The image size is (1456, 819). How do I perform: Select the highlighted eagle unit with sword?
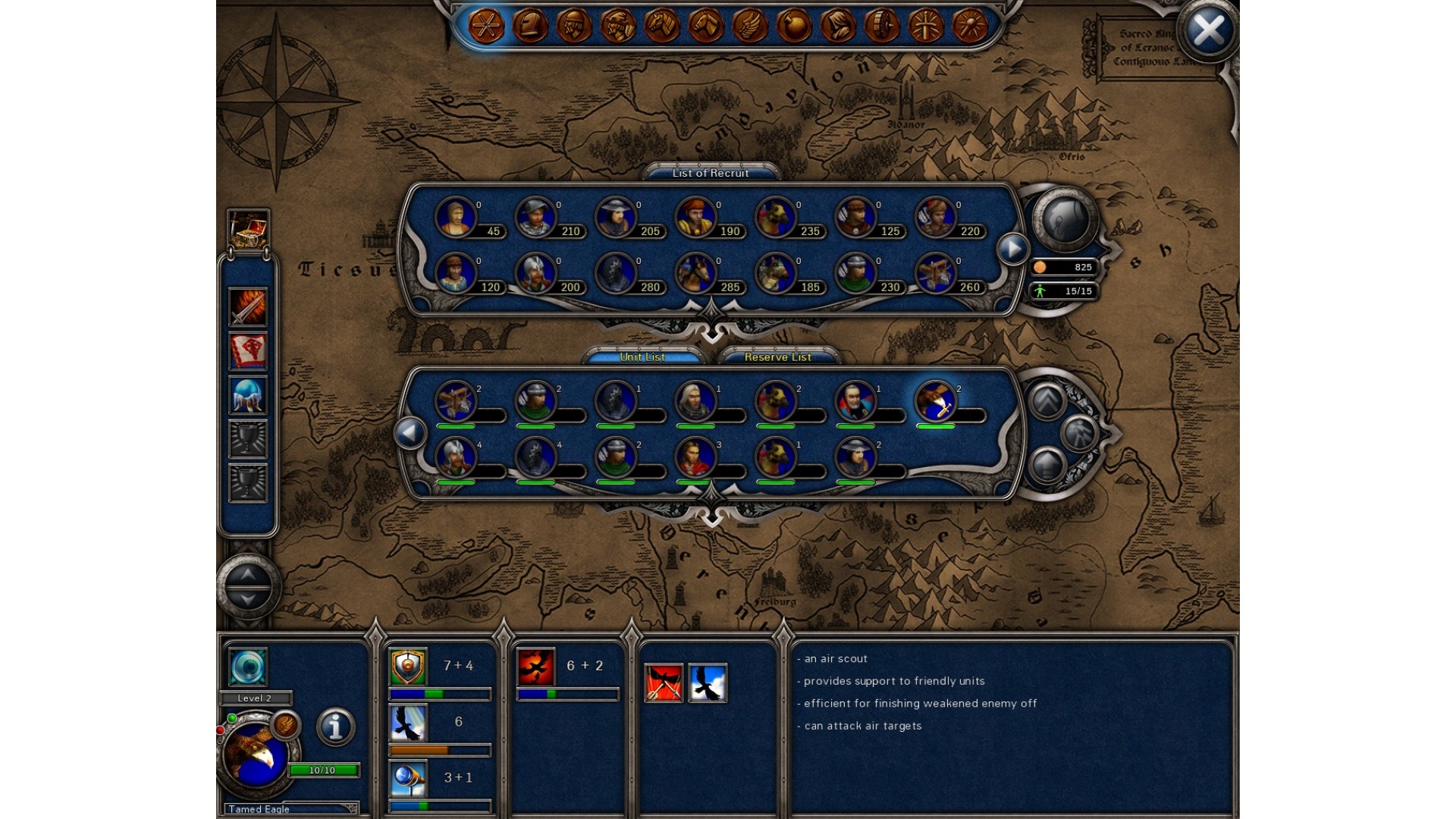(936, 400)
